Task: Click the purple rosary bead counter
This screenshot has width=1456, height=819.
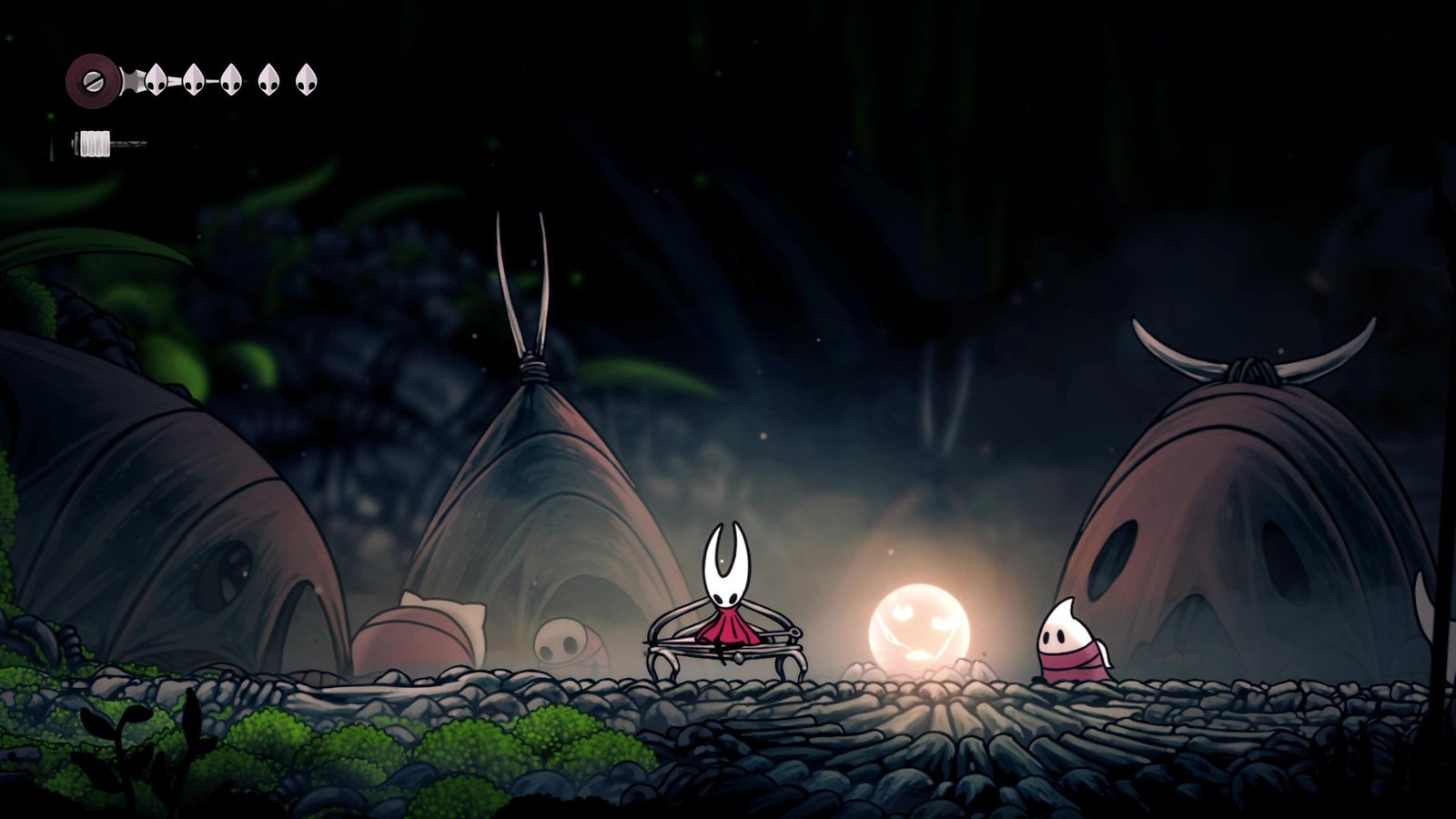Action: 93,80
